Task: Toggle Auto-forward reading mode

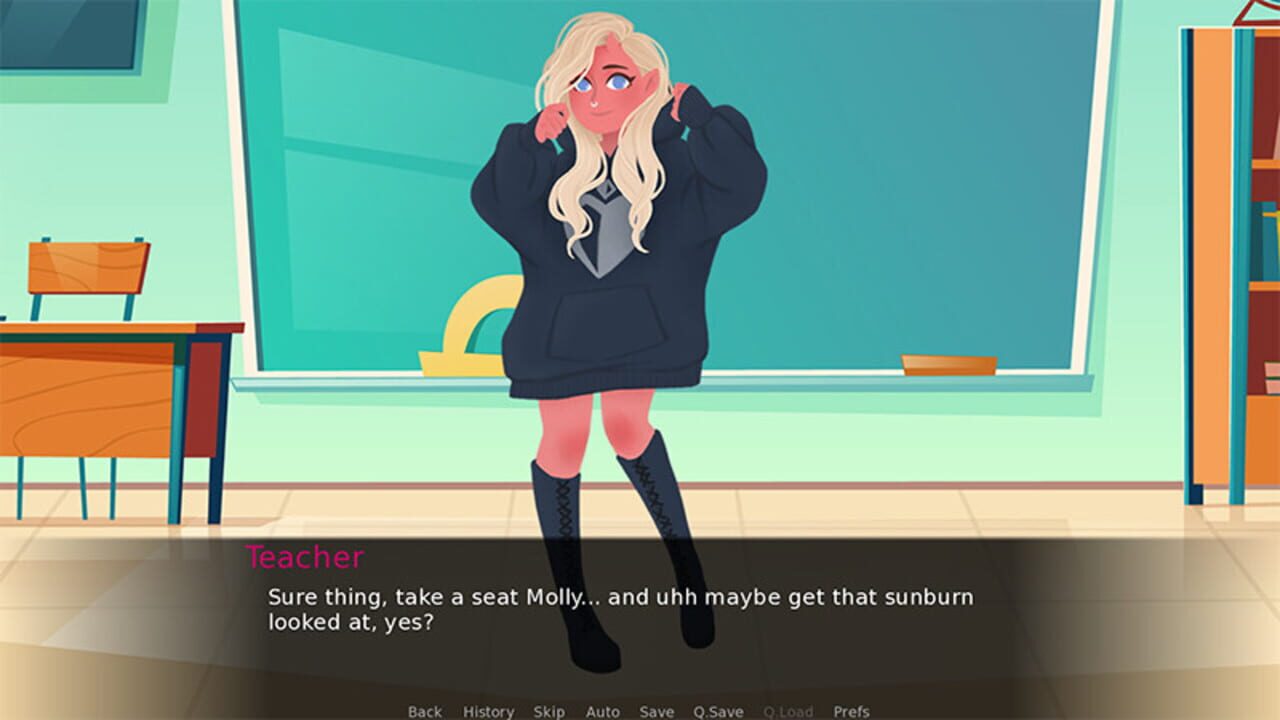Action: click(x=604, y=712)
